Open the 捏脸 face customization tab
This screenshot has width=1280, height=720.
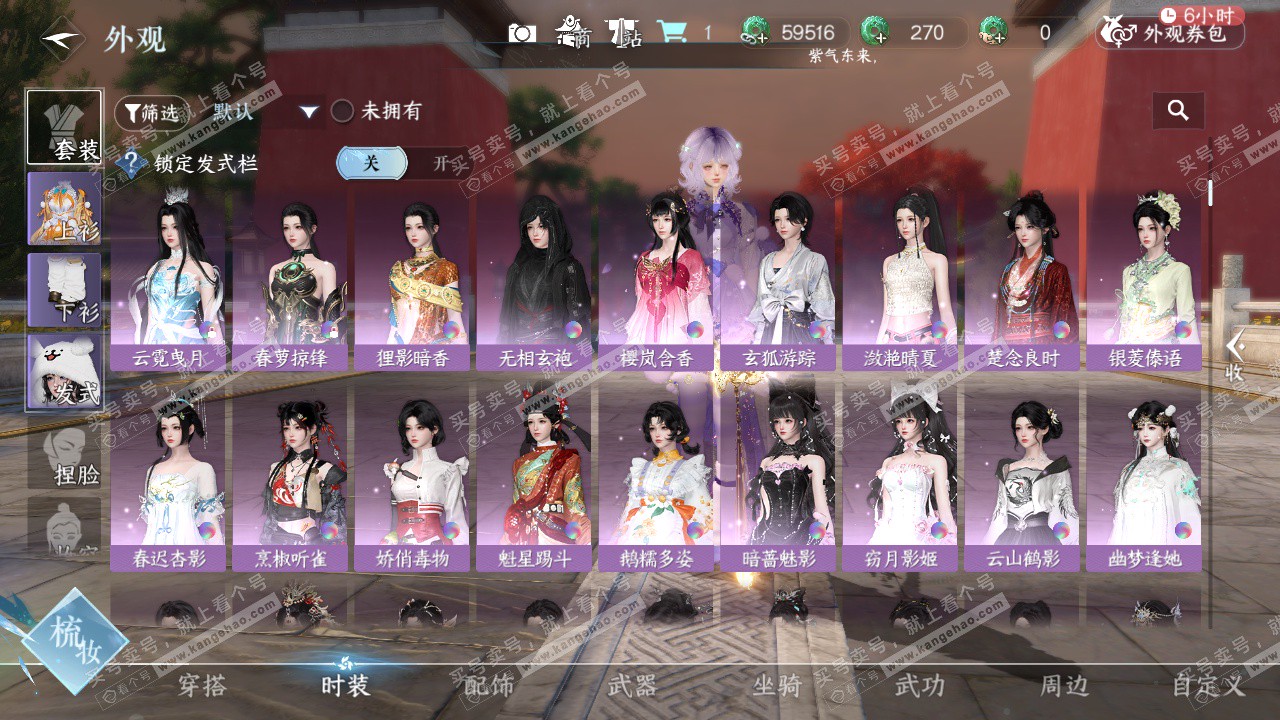click(64, 455)
